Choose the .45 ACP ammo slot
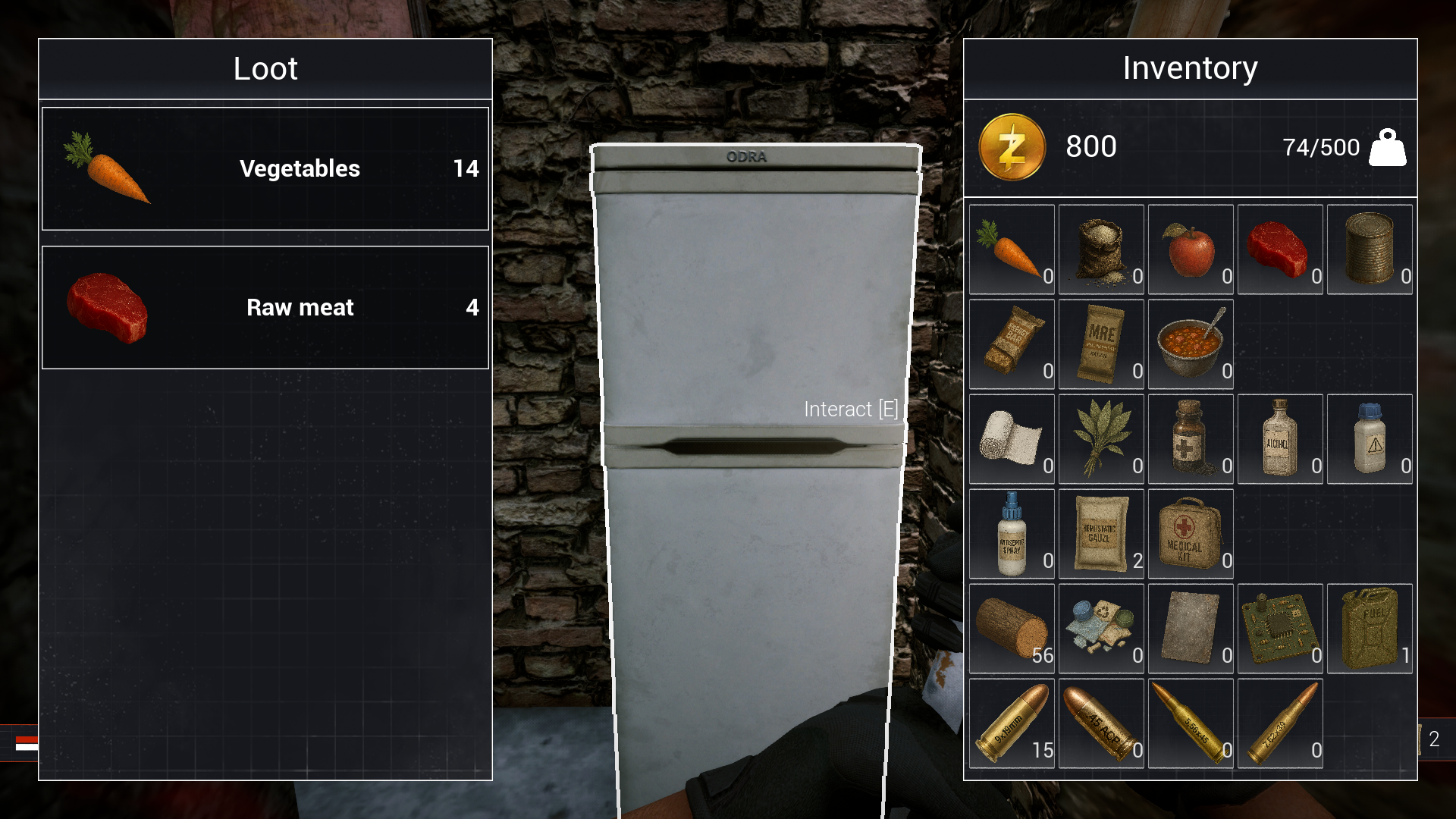Screen dimensions: 1456x819 click(x=1101, y=723)
